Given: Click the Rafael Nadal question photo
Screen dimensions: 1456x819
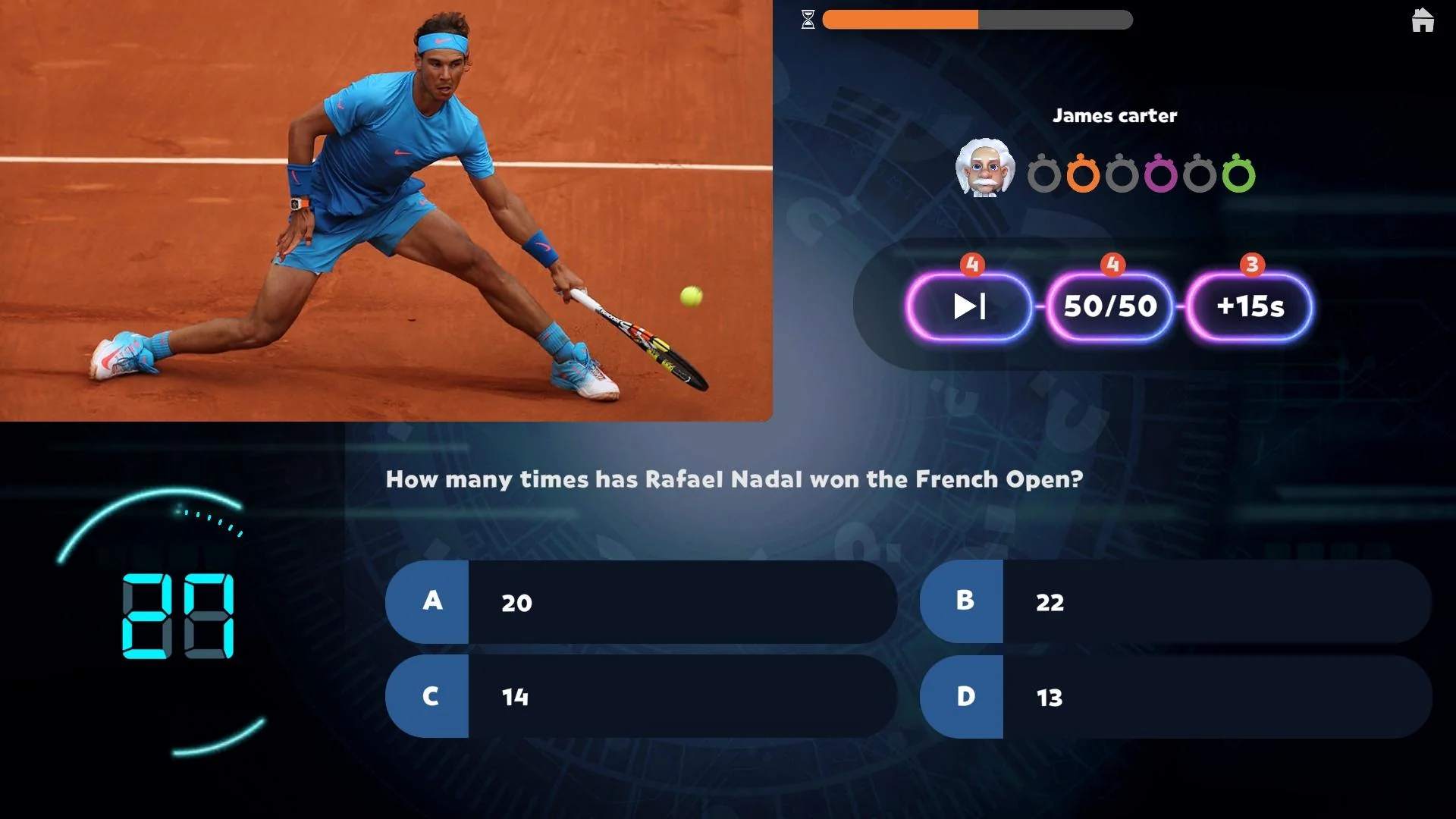Looking at the screenshot, I should [387, 212].
